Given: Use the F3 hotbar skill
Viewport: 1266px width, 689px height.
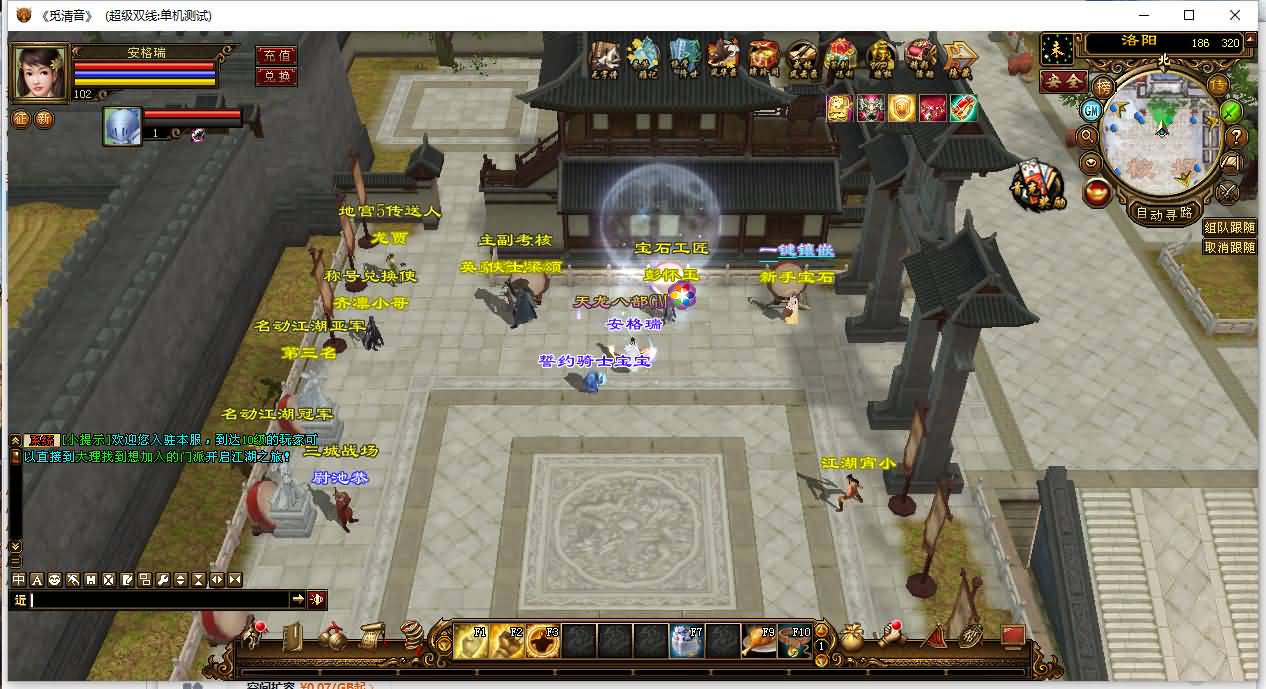Looking at the screenshot, I should (x=543, y=640).
